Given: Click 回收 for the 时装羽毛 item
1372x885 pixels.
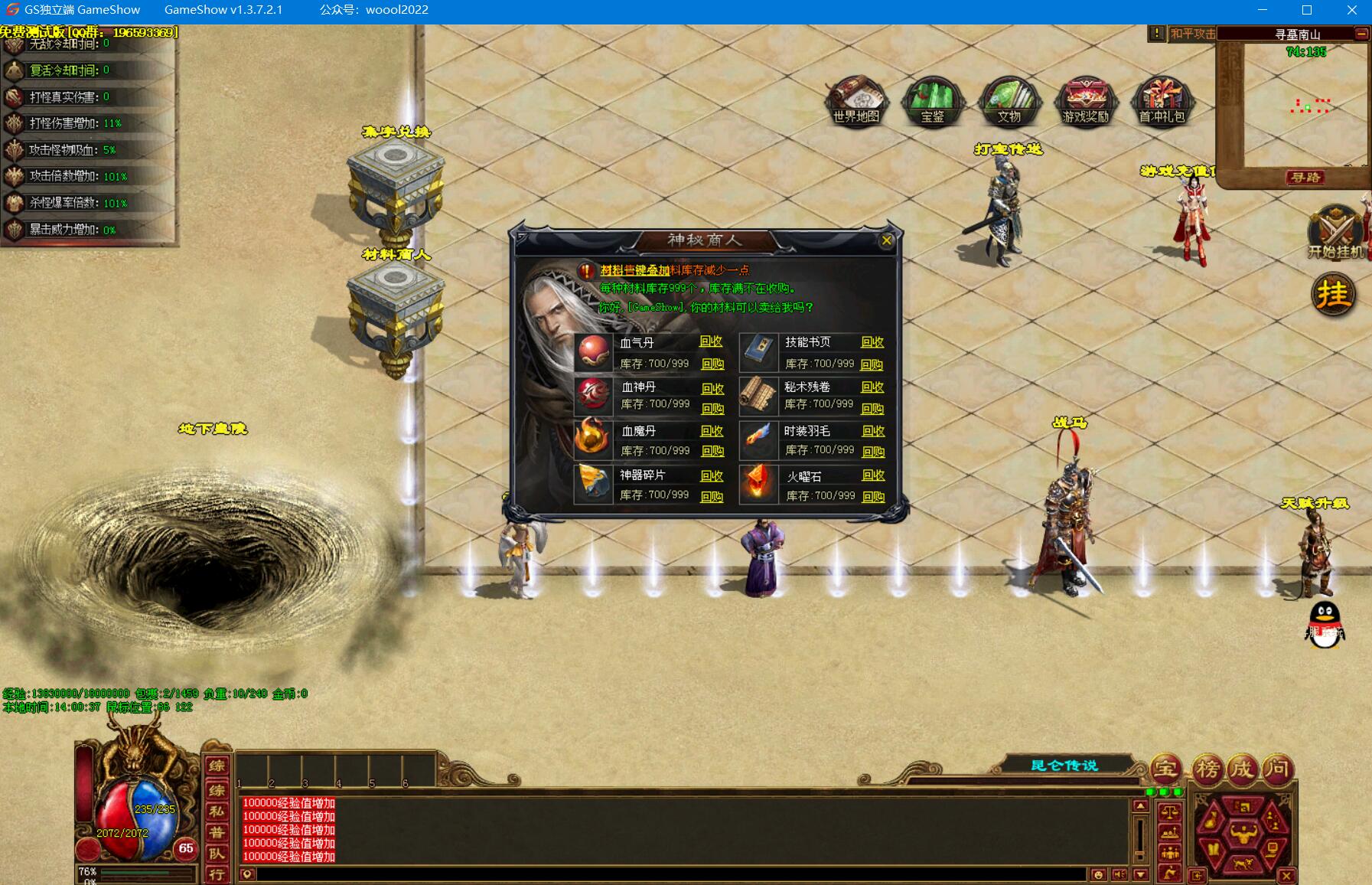Looking at the screenshot, I should tap(873, 431).
